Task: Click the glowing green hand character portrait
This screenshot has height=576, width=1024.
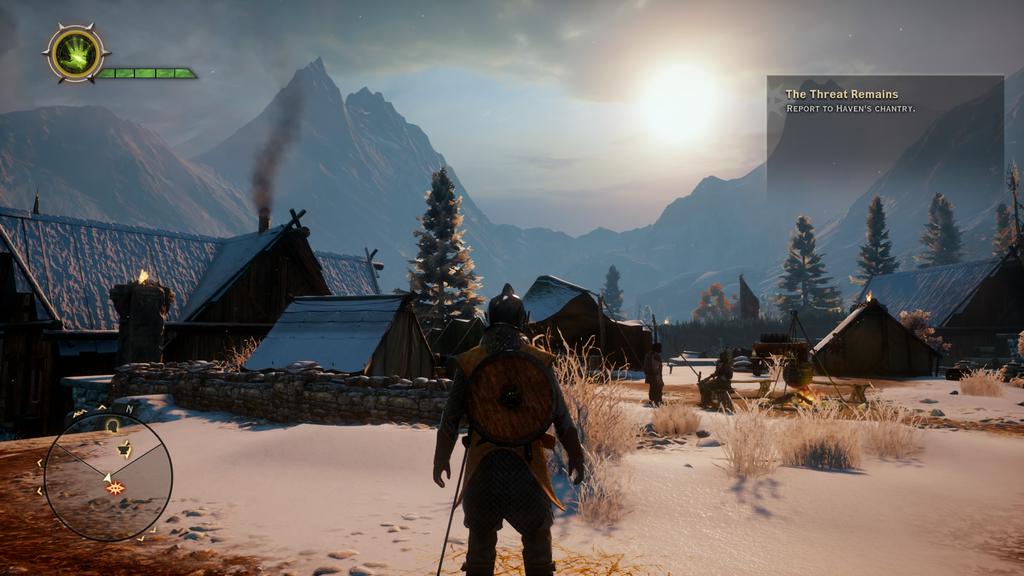Action: (x=76, y=54)
